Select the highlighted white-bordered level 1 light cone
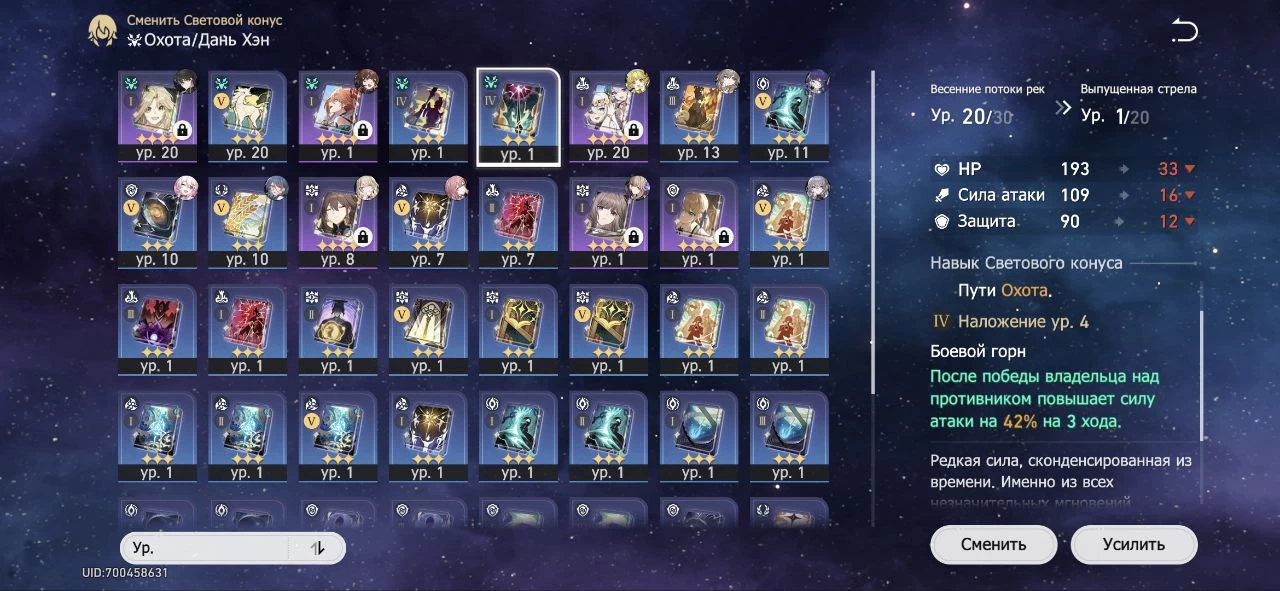This screenshot has width=1280, height=591. coord(518,115)
